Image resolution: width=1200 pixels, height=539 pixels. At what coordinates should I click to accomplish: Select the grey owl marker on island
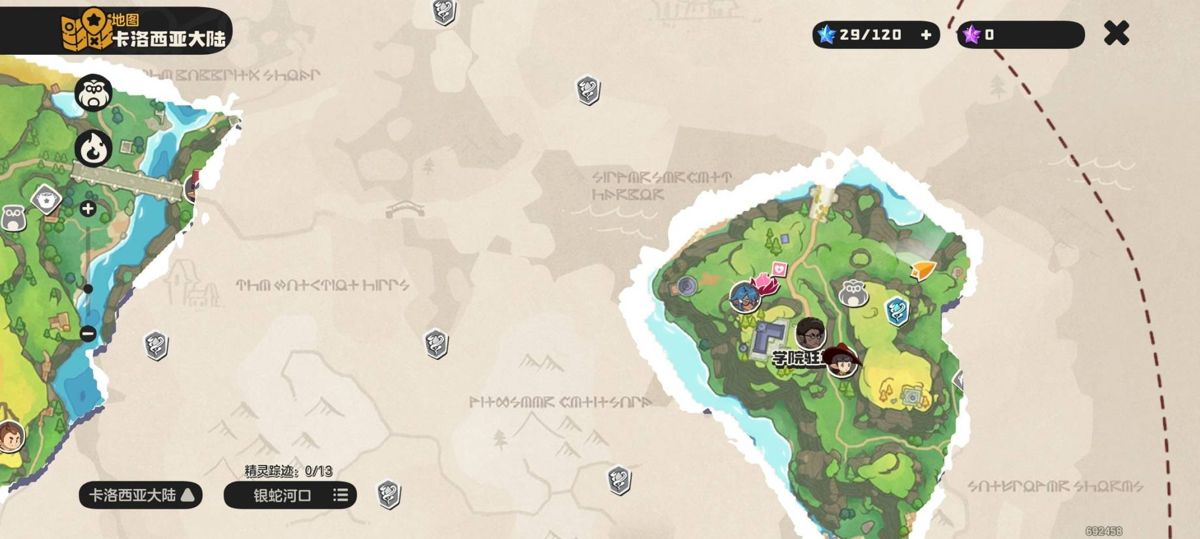coord(853,293)
